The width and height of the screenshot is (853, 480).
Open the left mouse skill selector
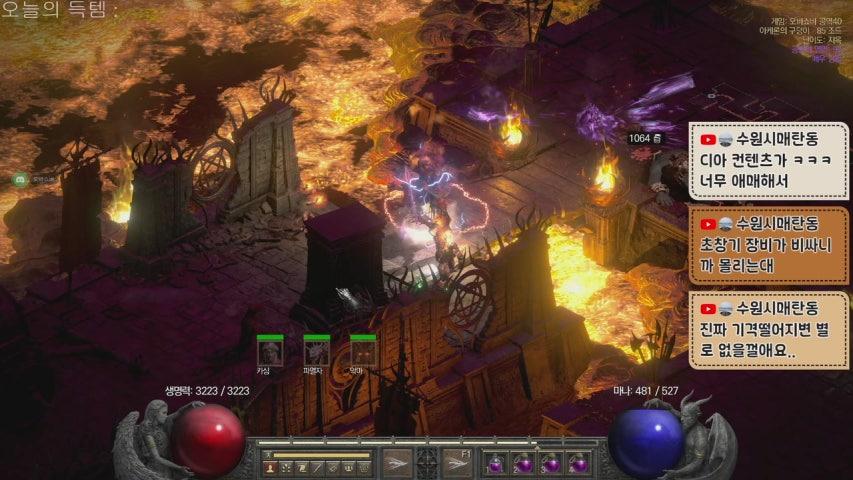[x=397, y=463]
